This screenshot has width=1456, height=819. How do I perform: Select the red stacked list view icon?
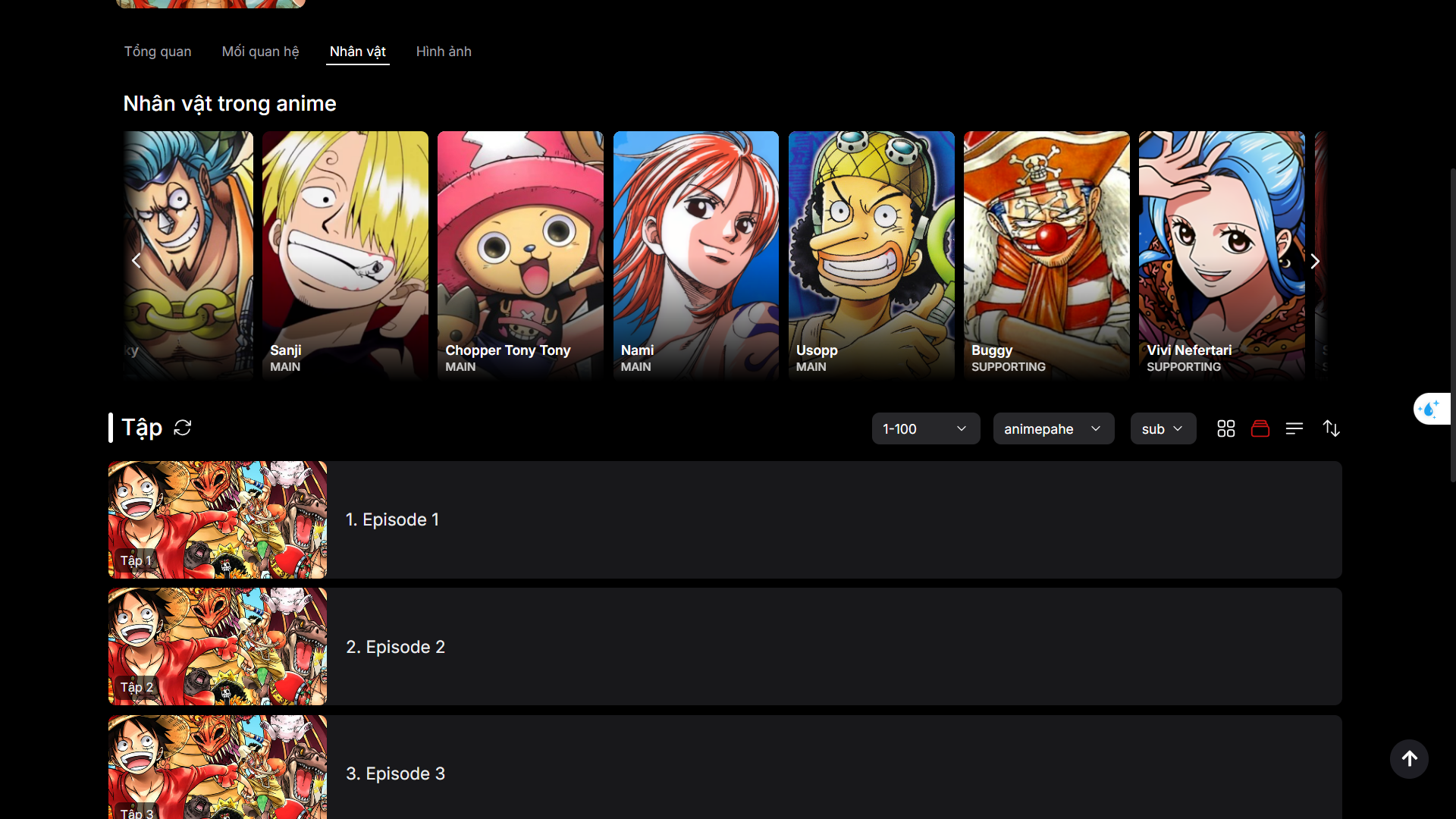[x=1260, y=428]
